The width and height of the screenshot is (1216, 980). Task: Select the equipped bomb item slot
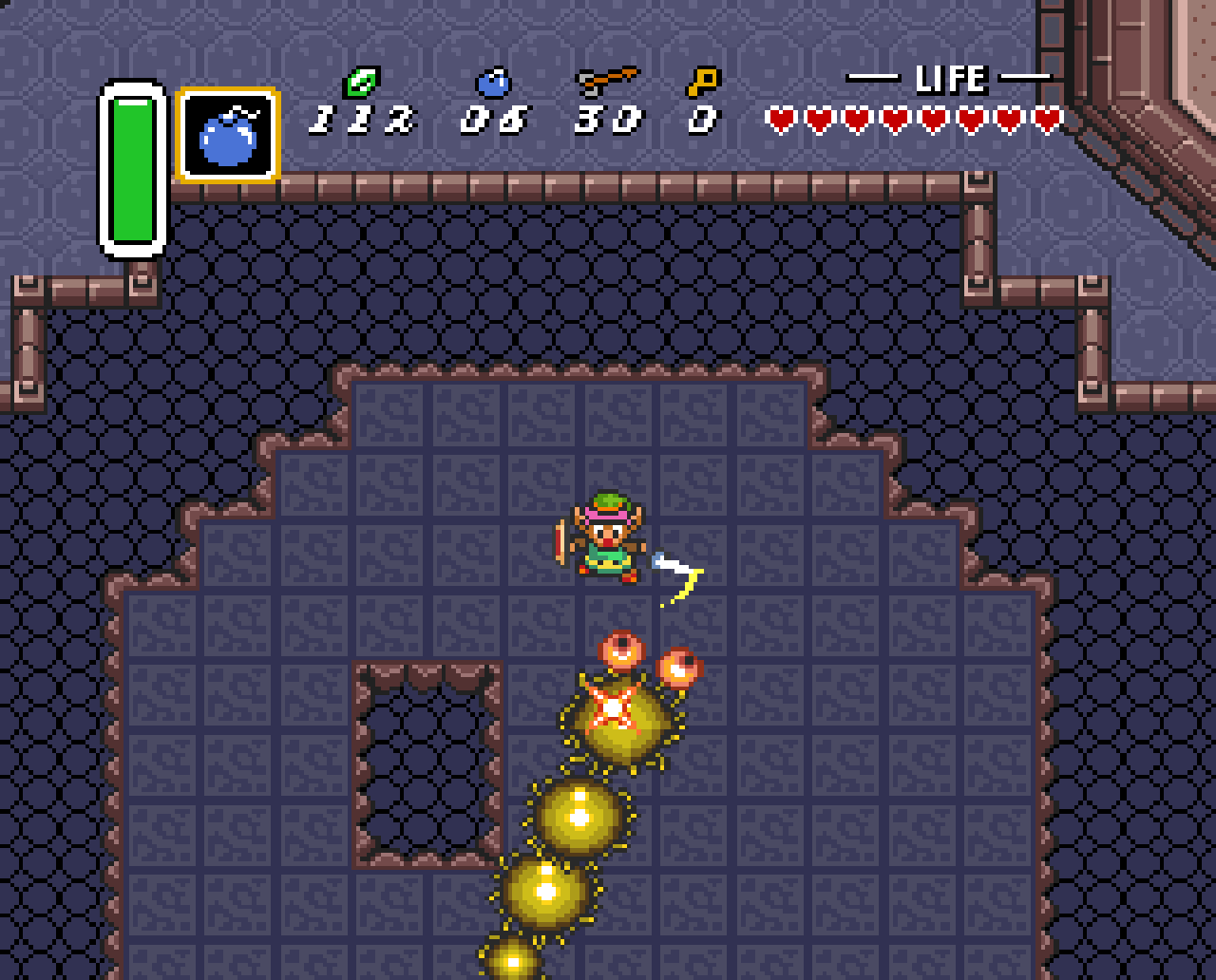228,135
